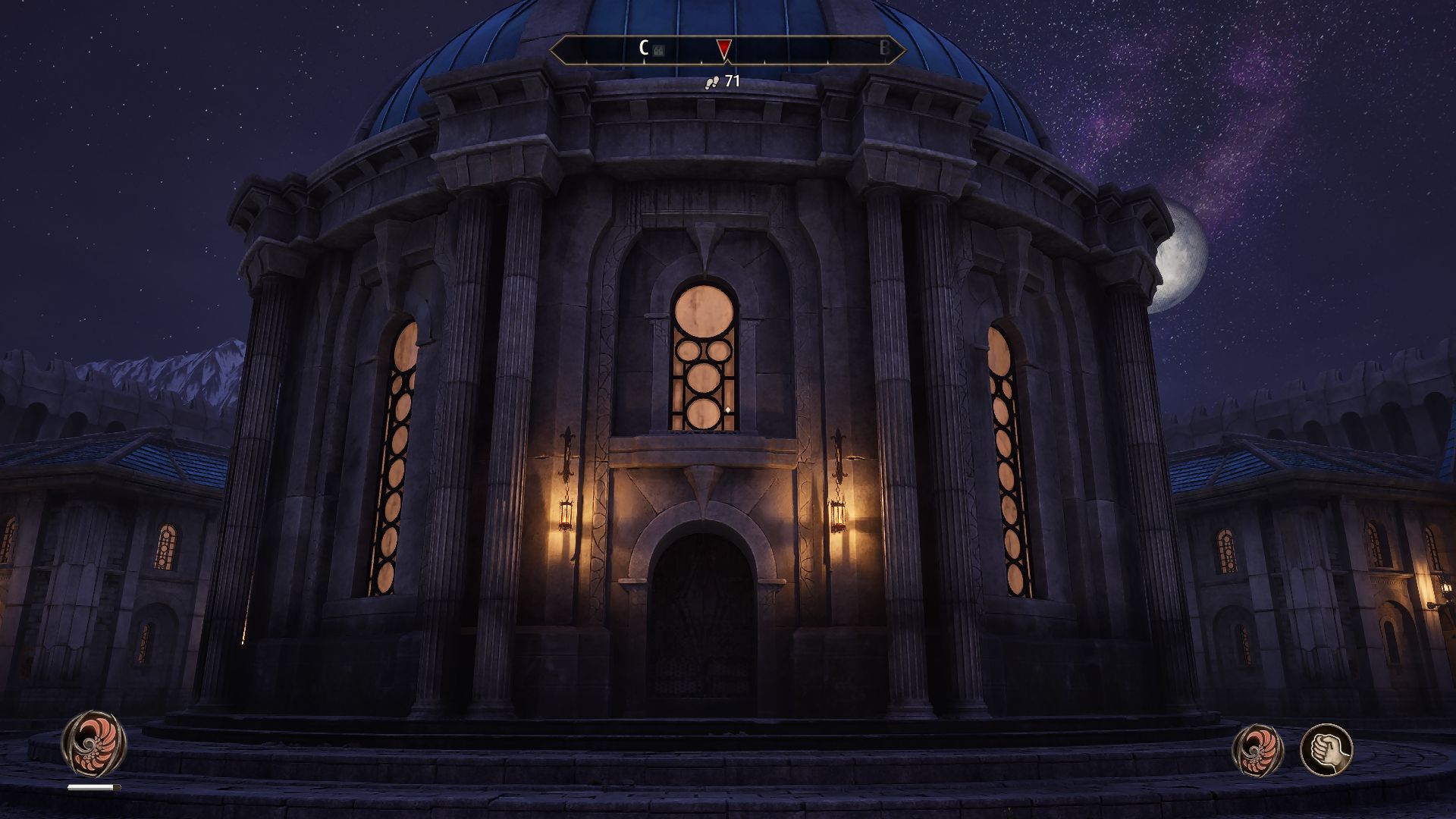Select the clenched fist icon
This screenshot has height=819, width=1456.
point(1326,750)
